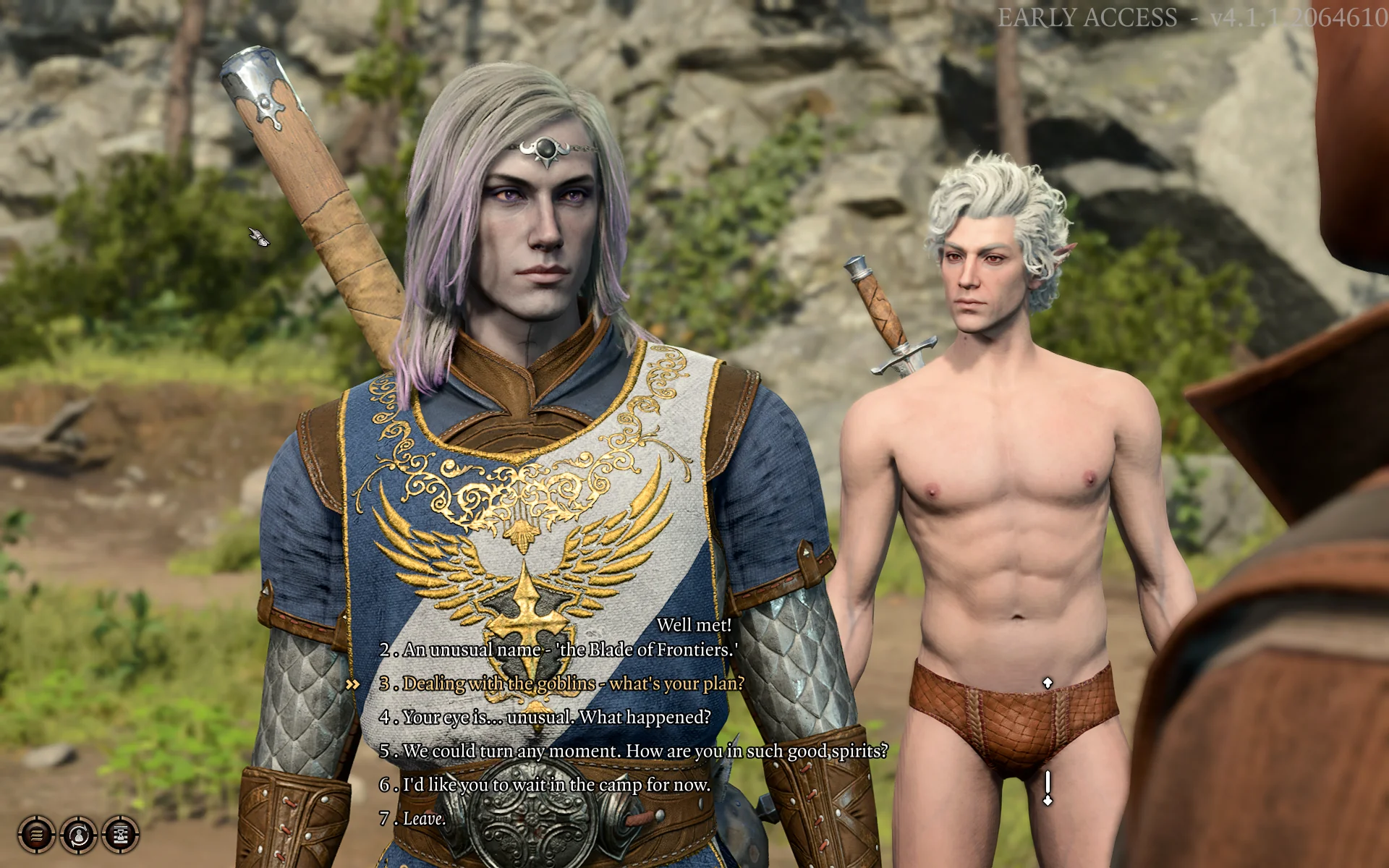The width and height of the screenshot is (1389, 868).
Task: Open the dialogue history hourglass icon
Action: coord(120,835)
